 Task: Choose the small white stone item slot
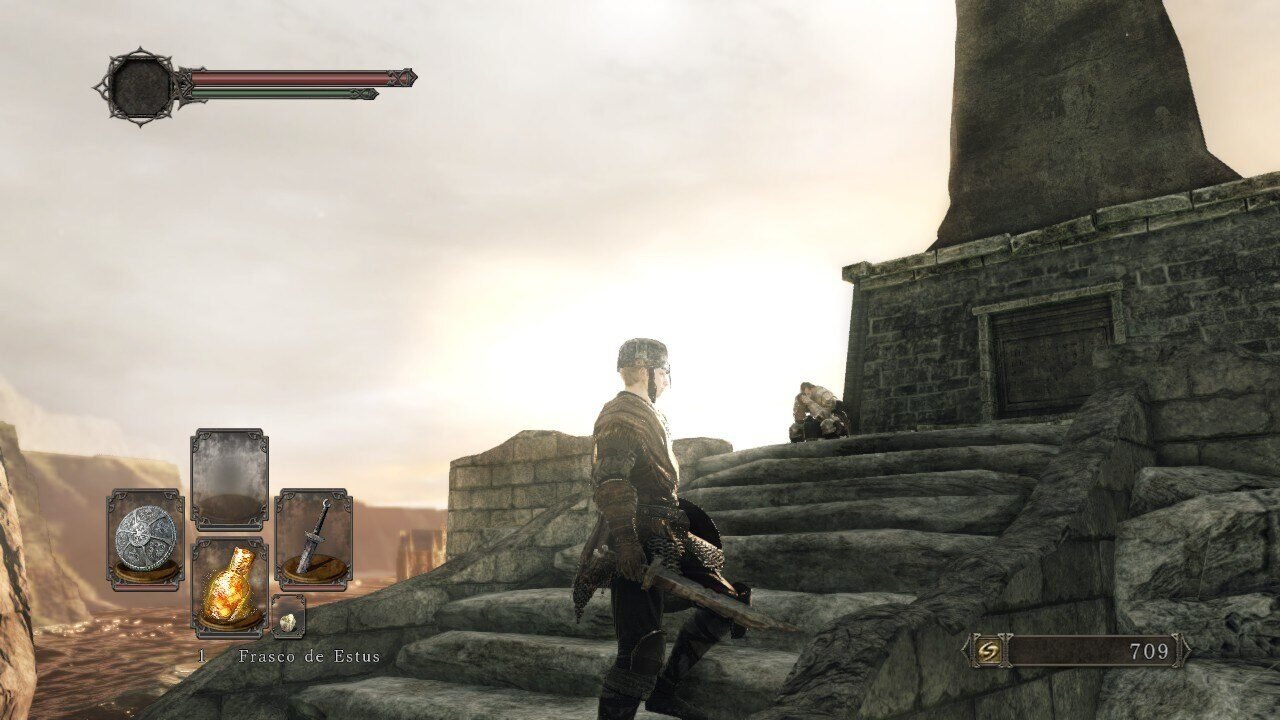pos(288,619)
